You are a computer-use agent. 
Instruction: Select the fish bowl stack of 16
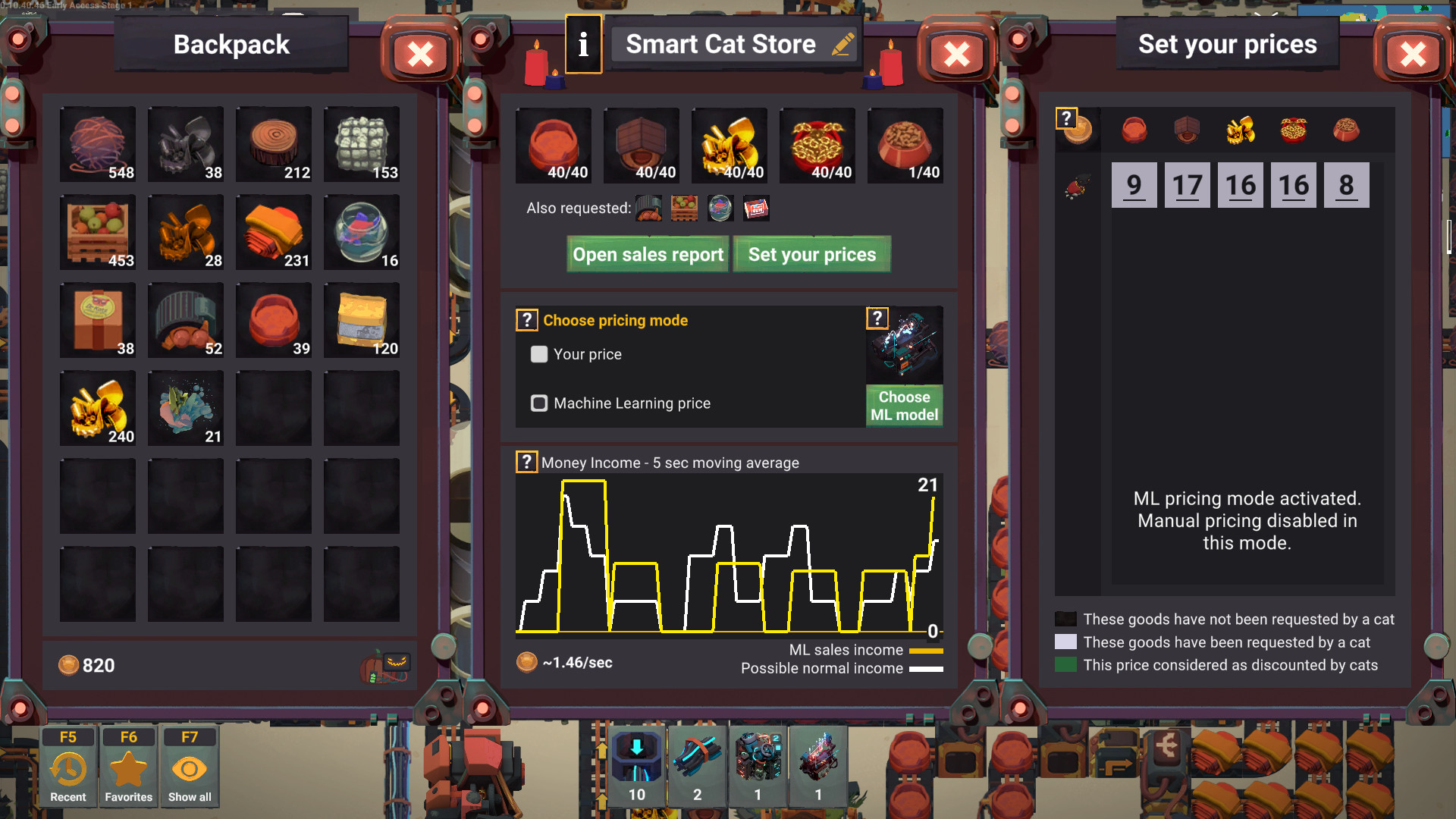coord(362,232)
